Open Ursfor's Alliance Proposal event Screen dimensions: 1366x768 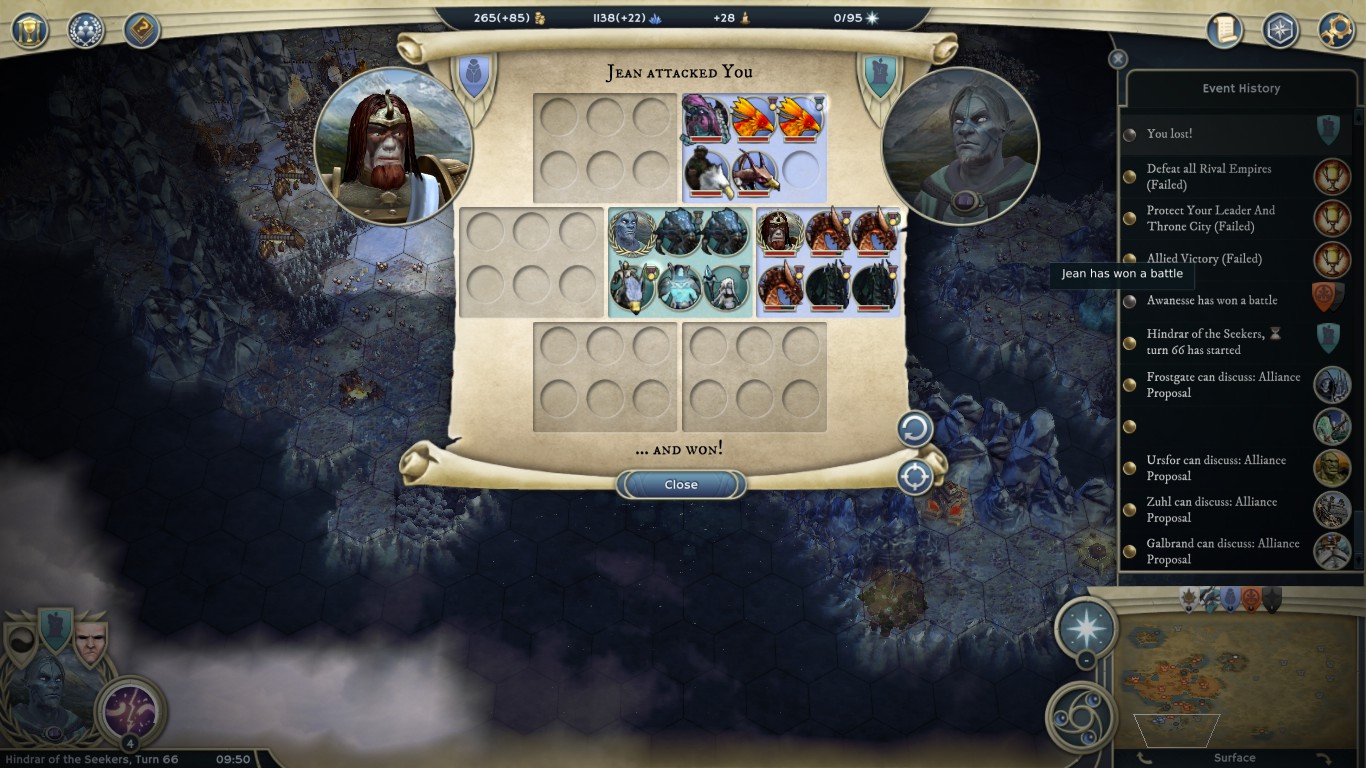[1216, 468]
